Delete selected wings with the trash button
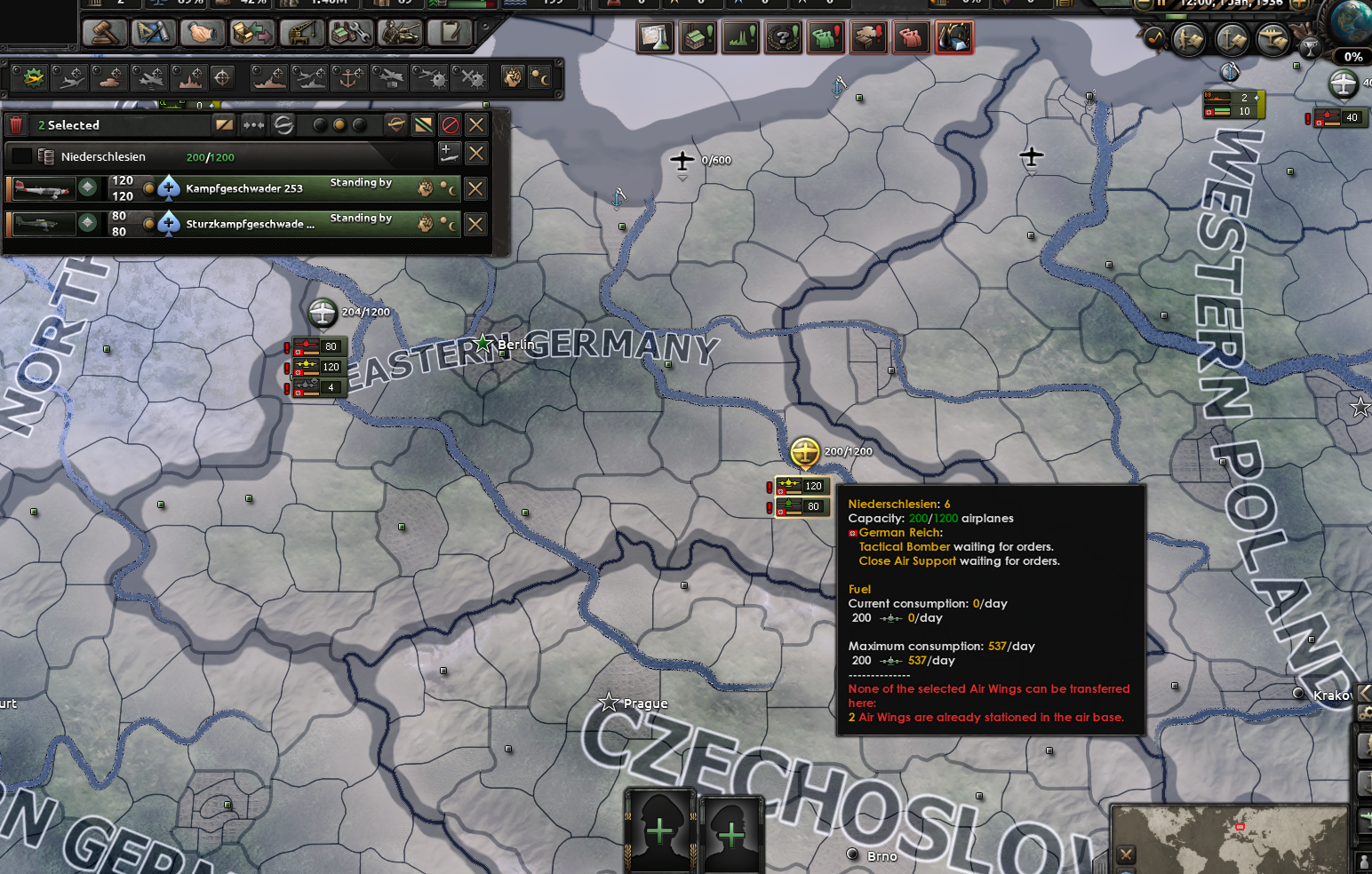 pos(15,125)
